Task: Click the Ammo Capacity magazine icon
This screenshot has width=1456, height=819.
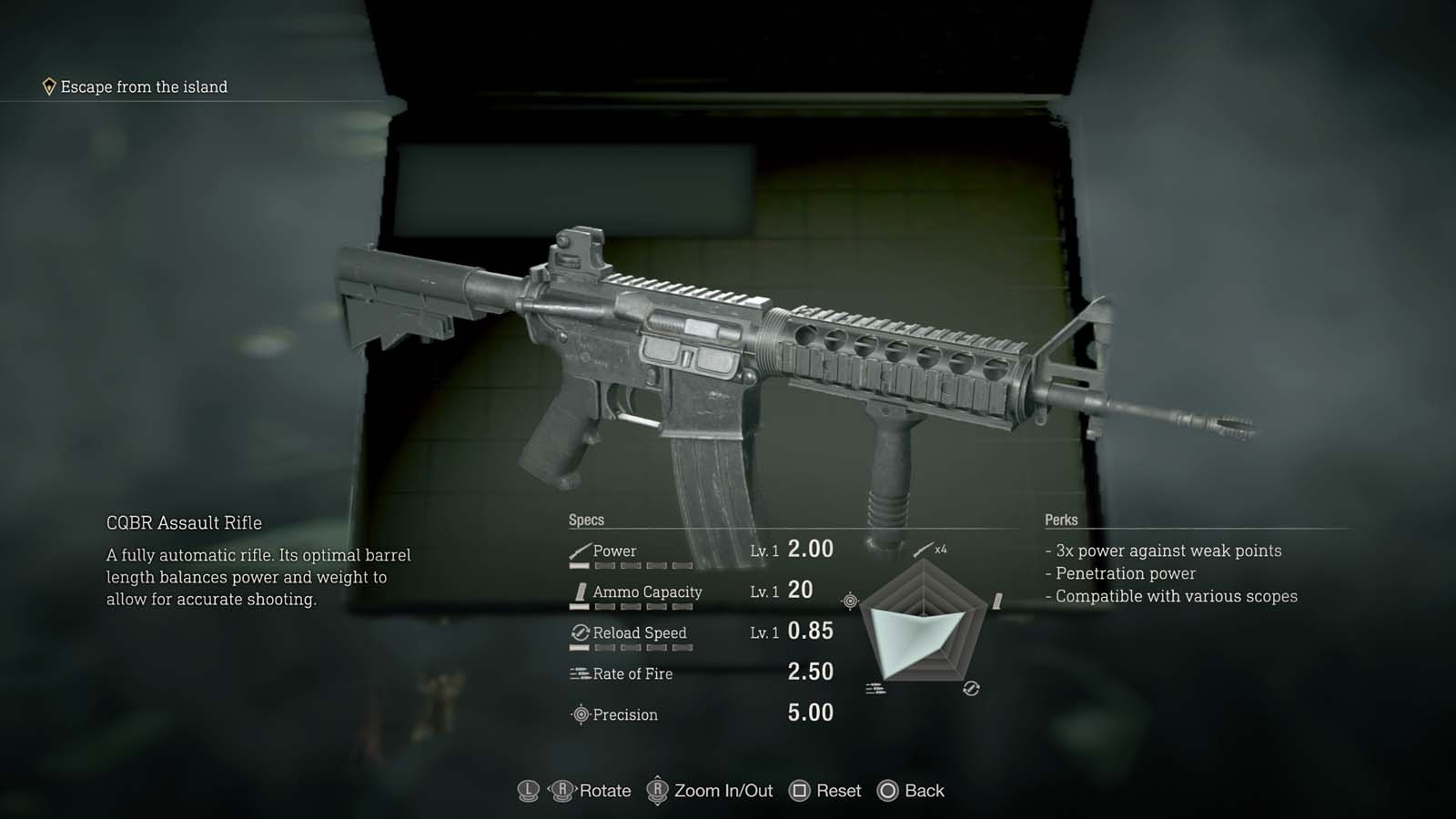Action: tap(580, 591)
